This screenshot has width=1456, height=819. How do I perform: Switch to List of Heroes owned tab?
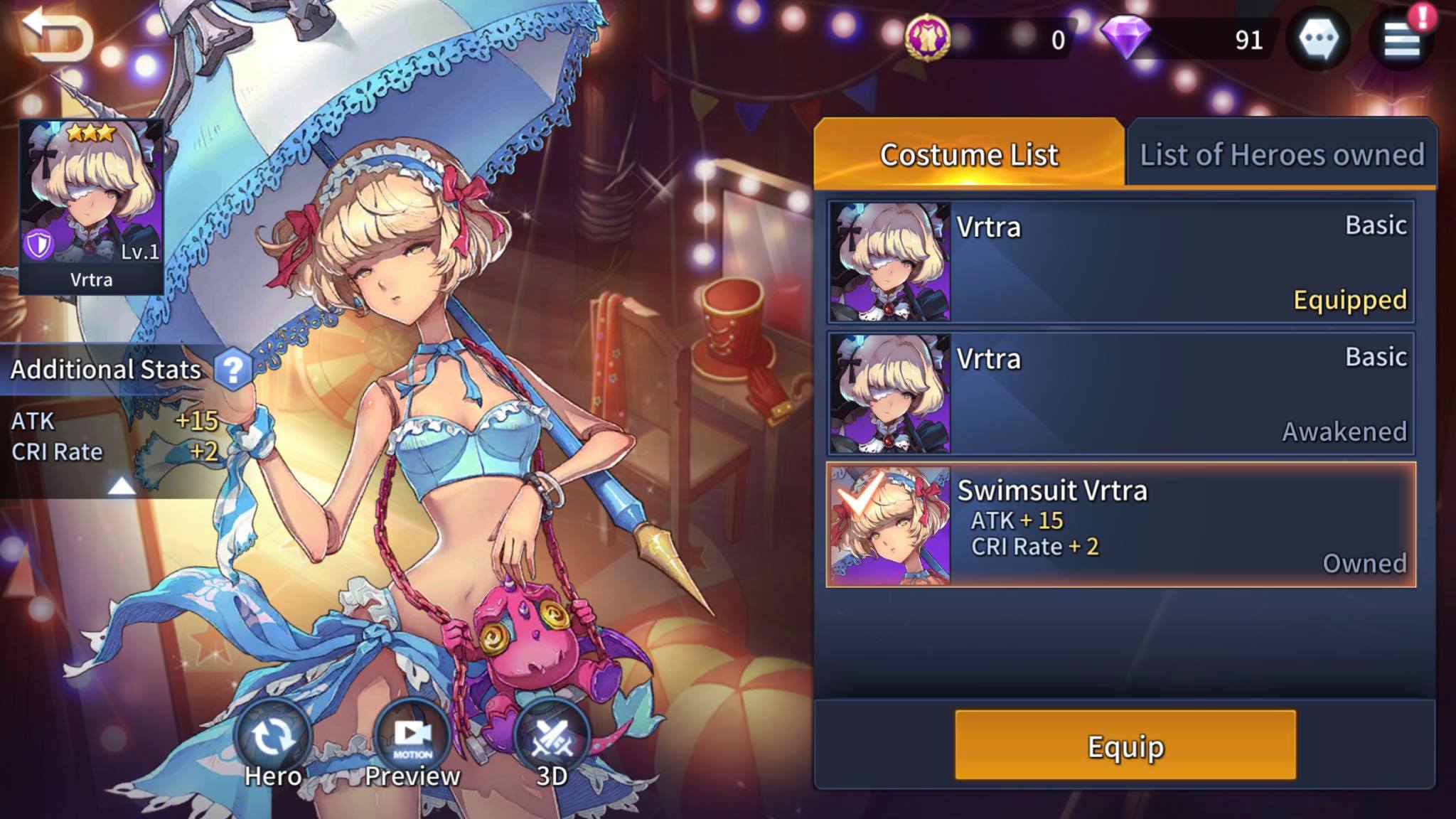[1281, 154]
